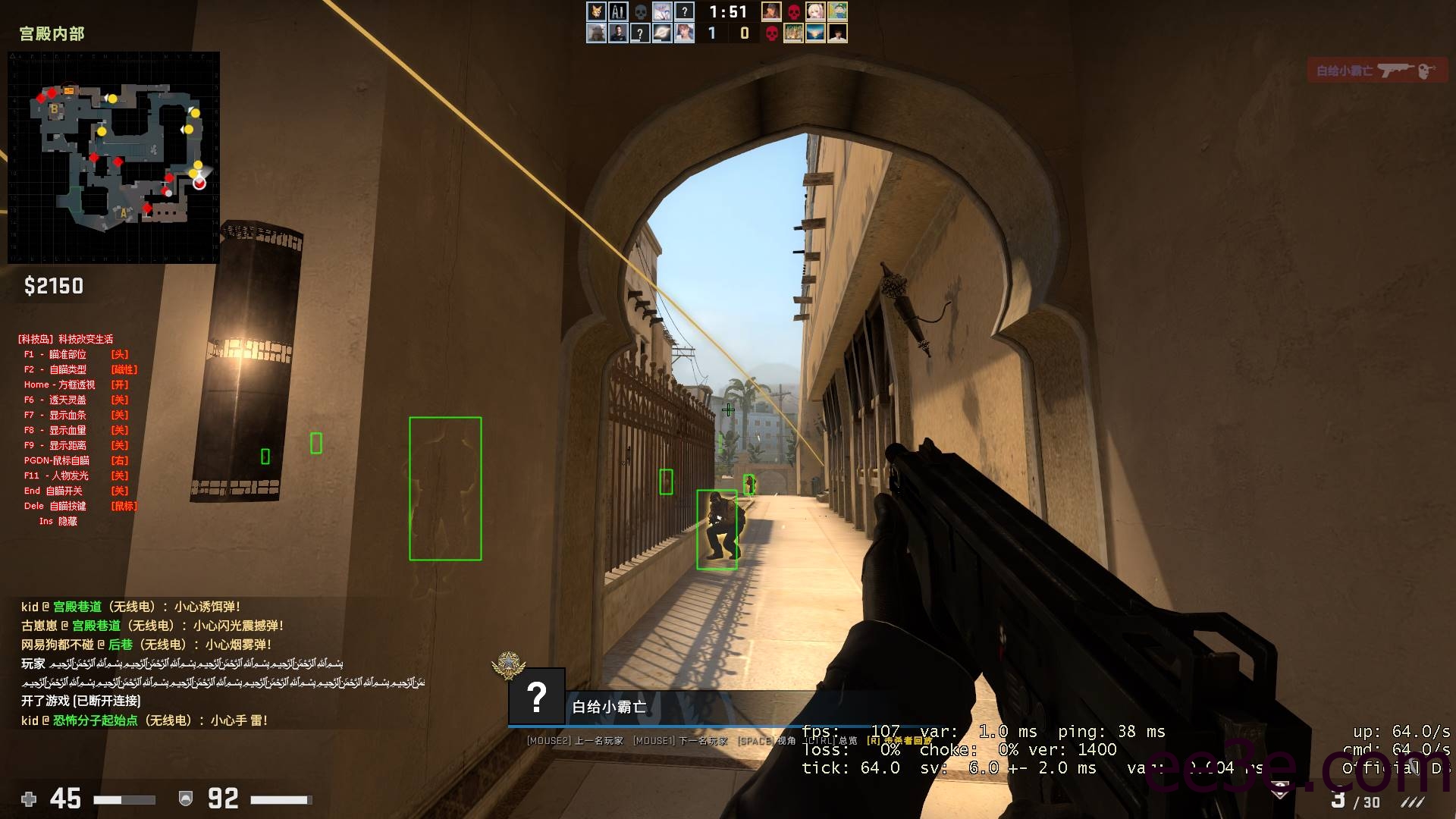Open the F2 自瞄类型 selector

55,369
